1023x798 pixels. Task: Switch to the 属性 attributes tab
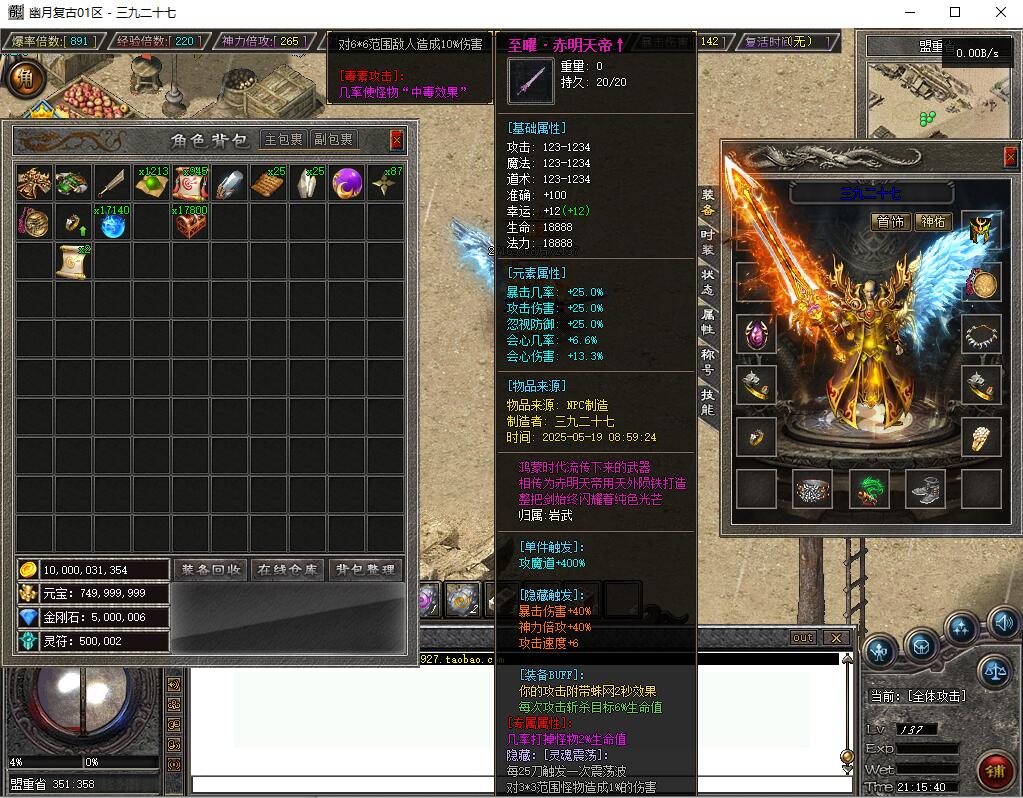[x=707, y=321]
